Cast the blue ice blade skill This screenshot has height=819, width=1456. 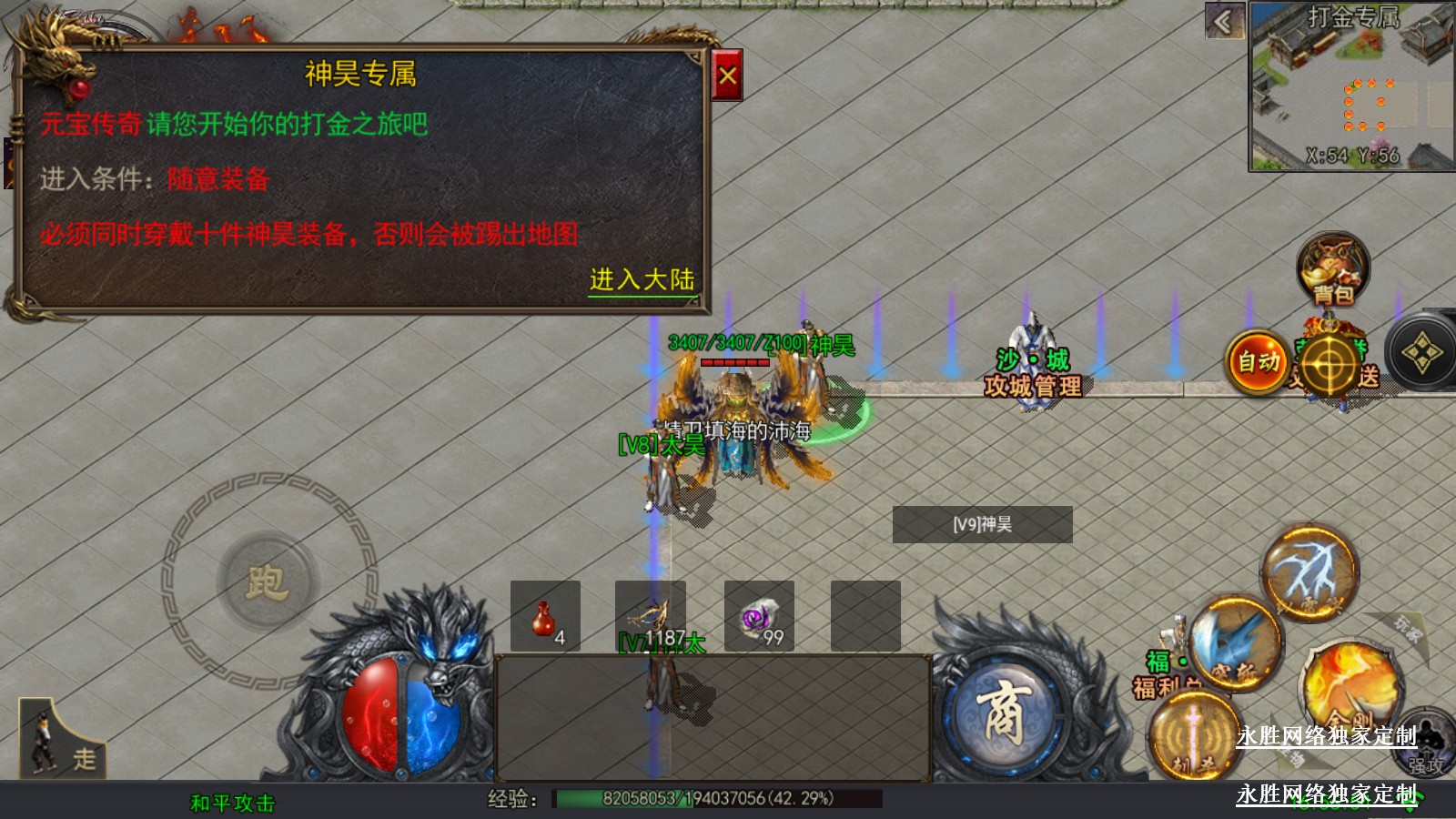[1234, 642]
